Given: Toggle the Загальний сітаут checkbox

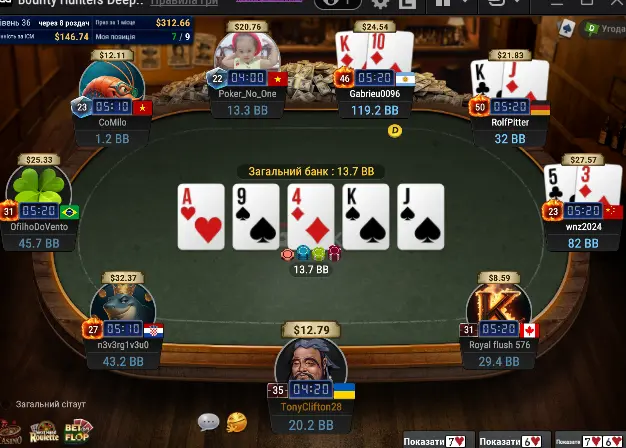Looking at the screenshot, I should click(6, 404).
